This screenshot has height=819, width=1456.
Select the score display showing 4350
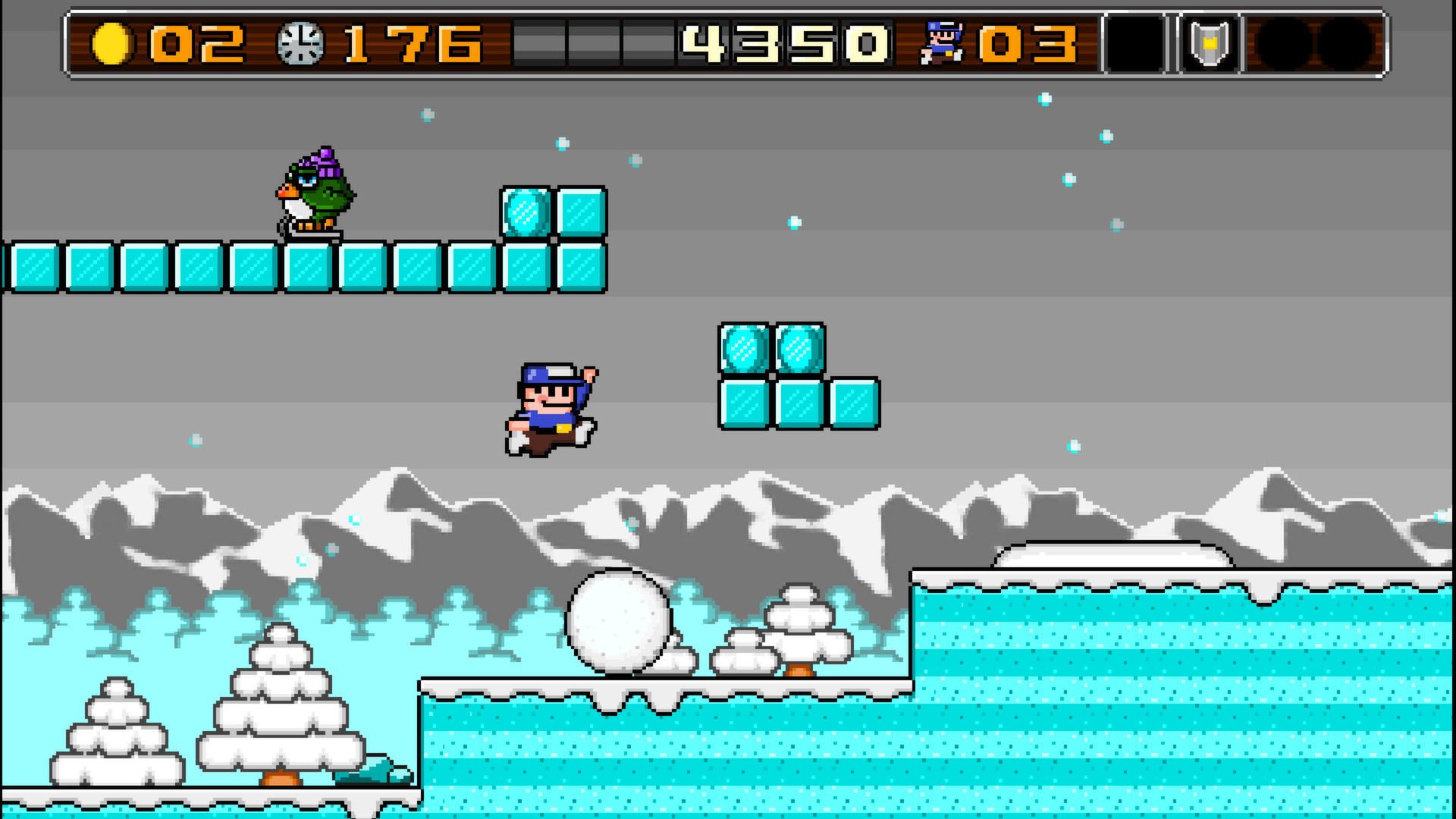[x=785, y=44]
